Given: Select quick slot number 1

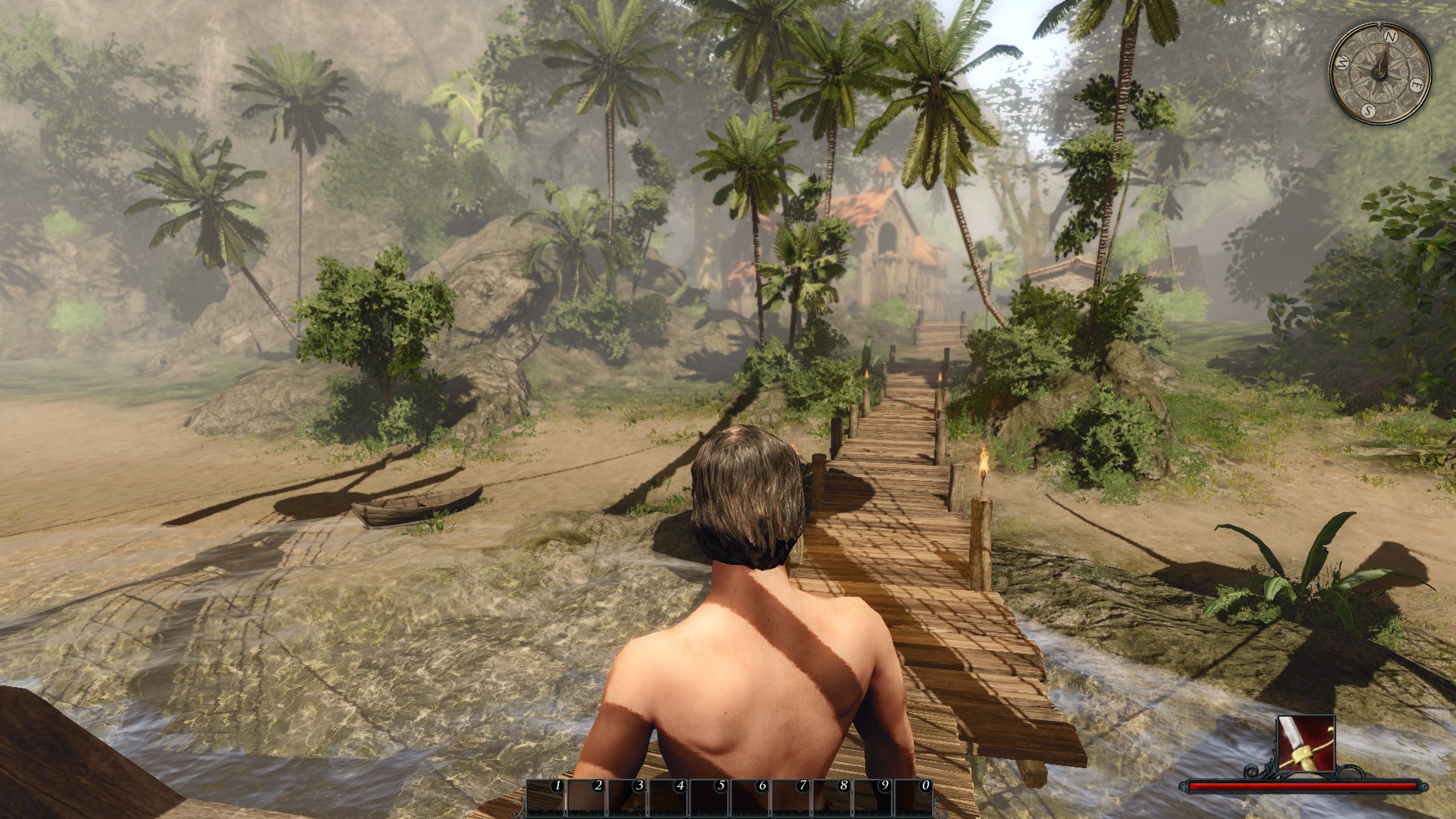Looking at the screenshot, I should [x=546, y=798].
